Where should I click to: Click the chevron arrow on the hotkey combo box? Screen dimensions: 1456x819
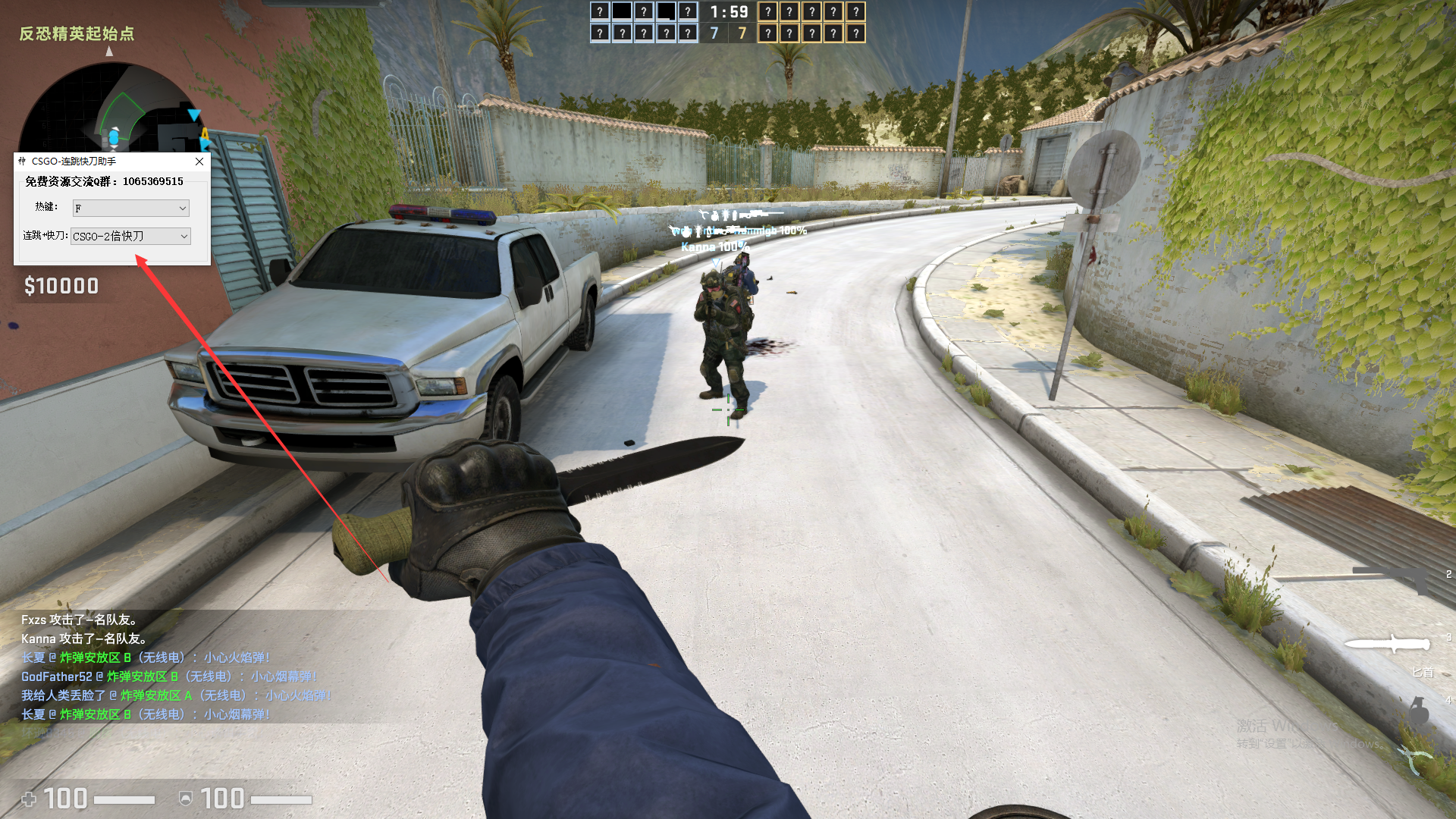point(182,208)
